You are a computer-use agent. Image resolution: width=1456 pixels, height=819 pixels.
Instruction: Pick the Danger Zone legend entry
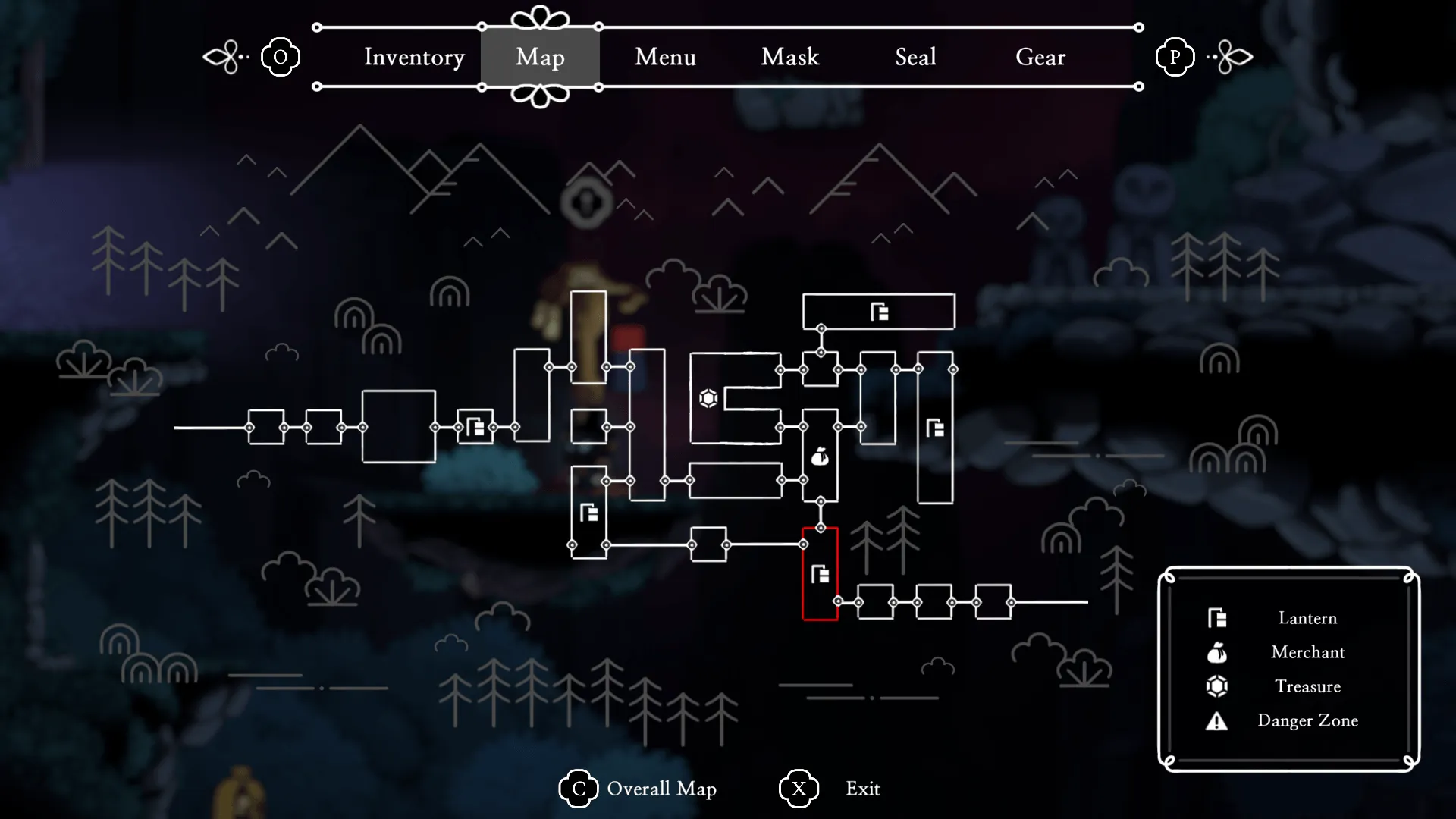tap(1307, 720)
